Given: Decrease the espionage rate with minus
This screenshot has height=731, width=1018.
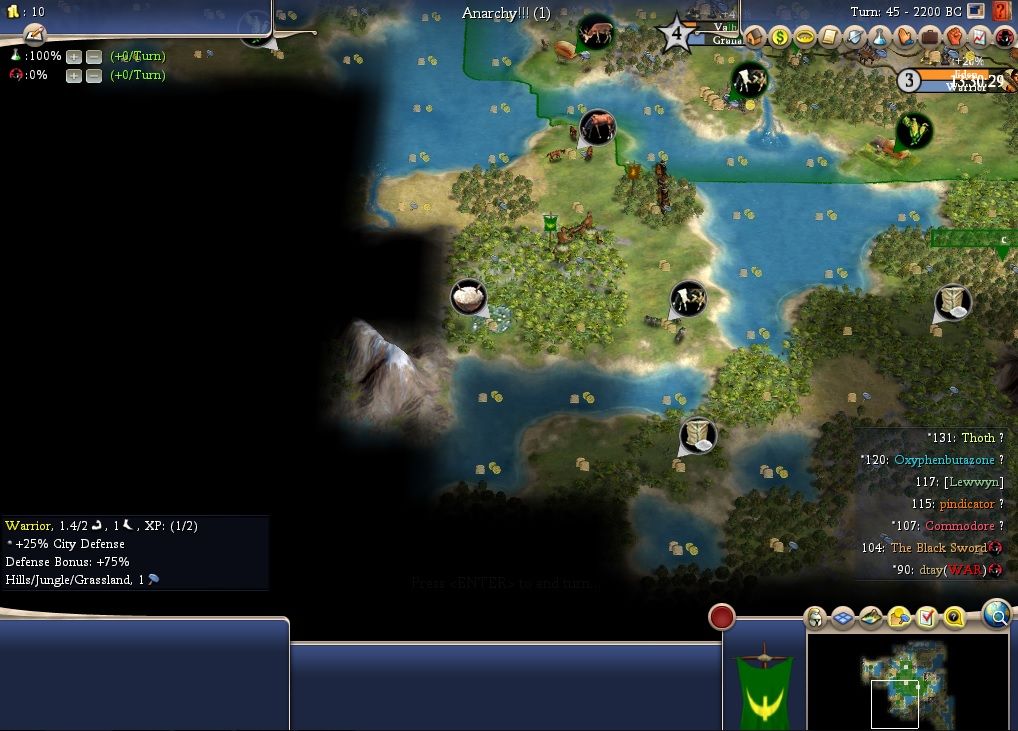Looking at the screenshot, I should [x=94, y=75].
